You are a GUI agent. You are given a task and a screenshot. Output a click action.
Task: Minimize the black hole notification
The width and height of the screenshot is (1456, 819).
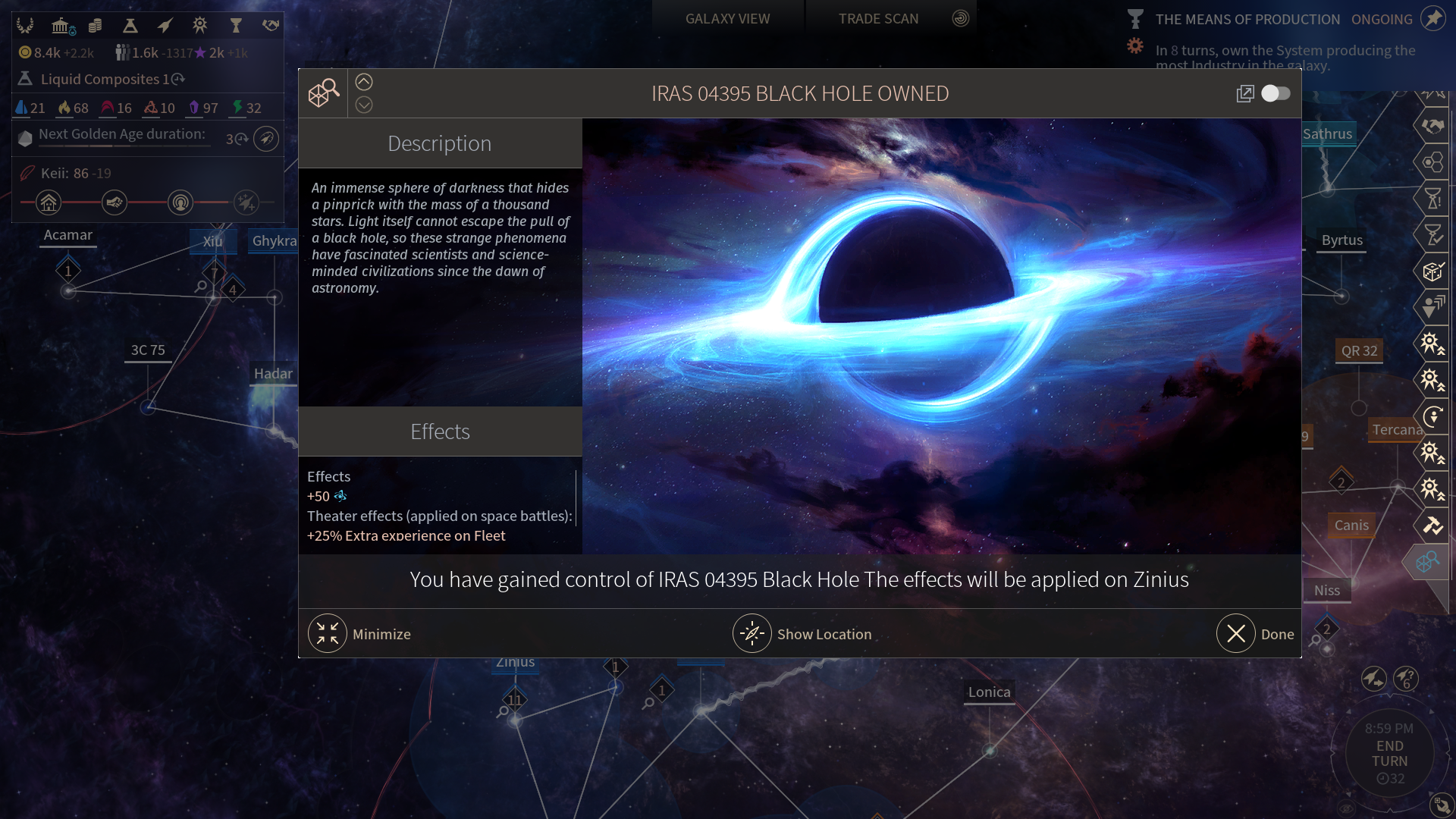point(328,634)
